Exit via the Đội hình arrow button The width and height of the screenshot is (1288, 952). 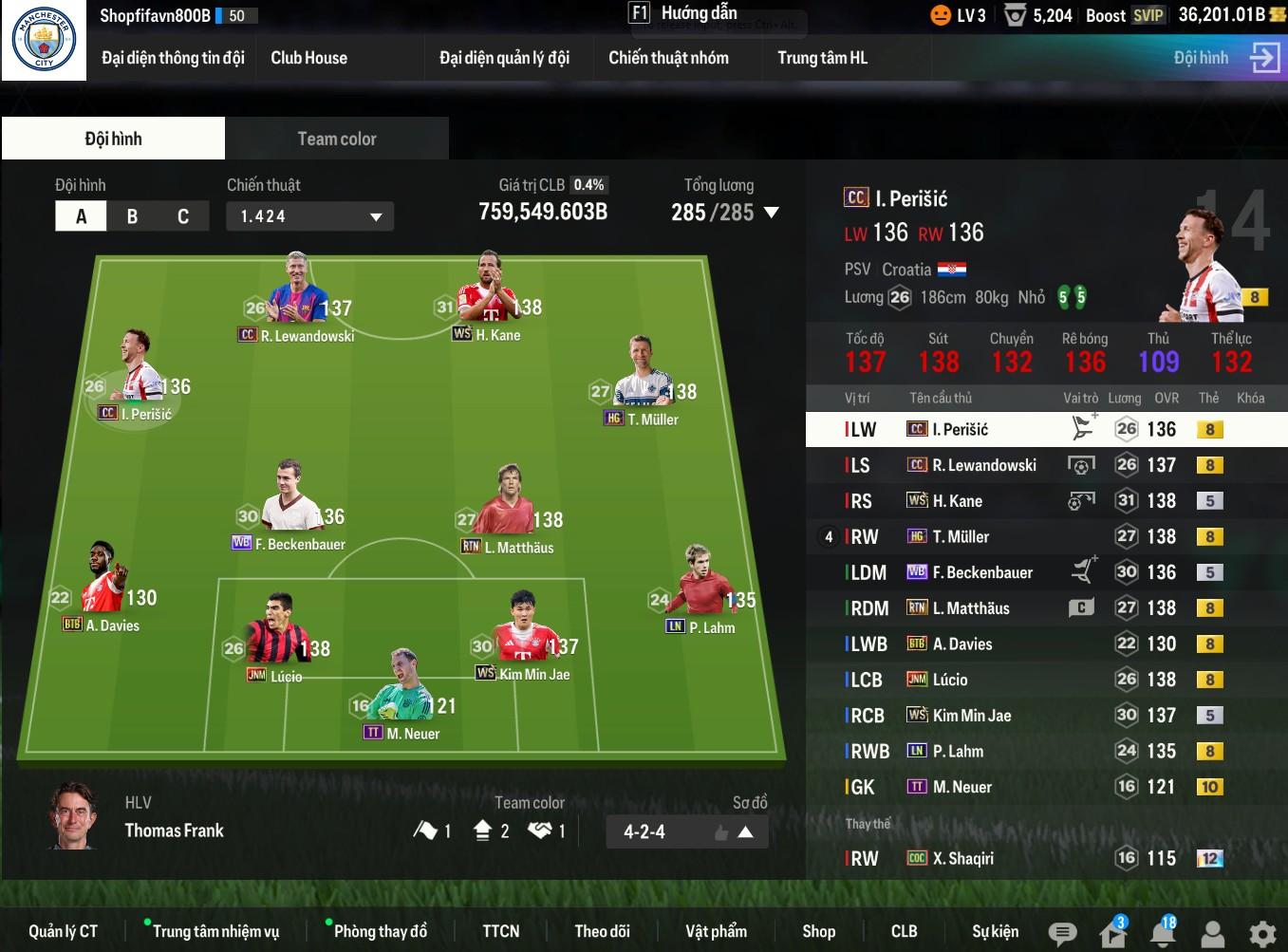pos(1264,58)
